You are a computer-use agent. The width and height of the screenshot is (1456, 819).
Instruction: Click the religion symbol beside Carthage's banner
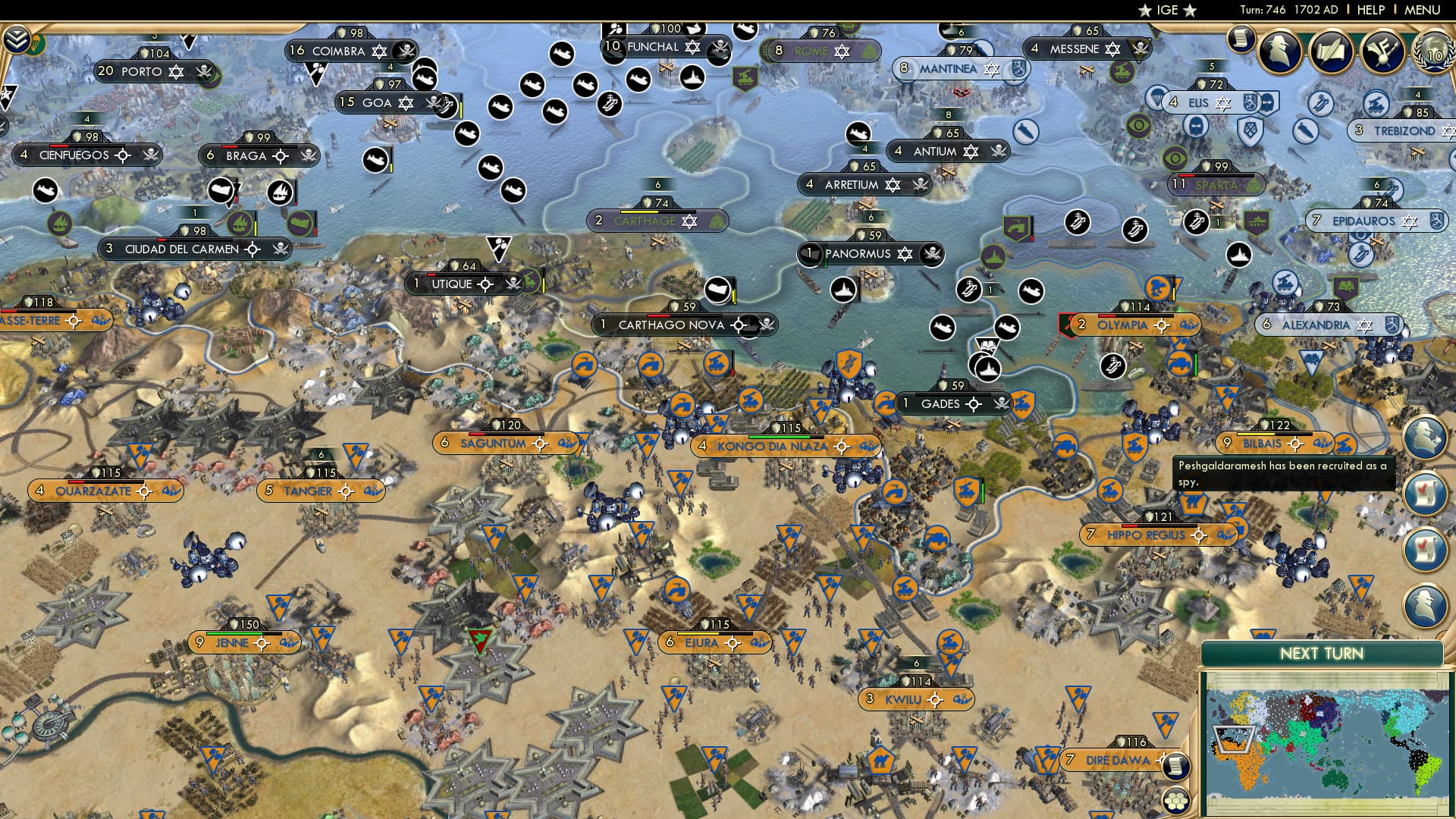click(x=688, y=221)
